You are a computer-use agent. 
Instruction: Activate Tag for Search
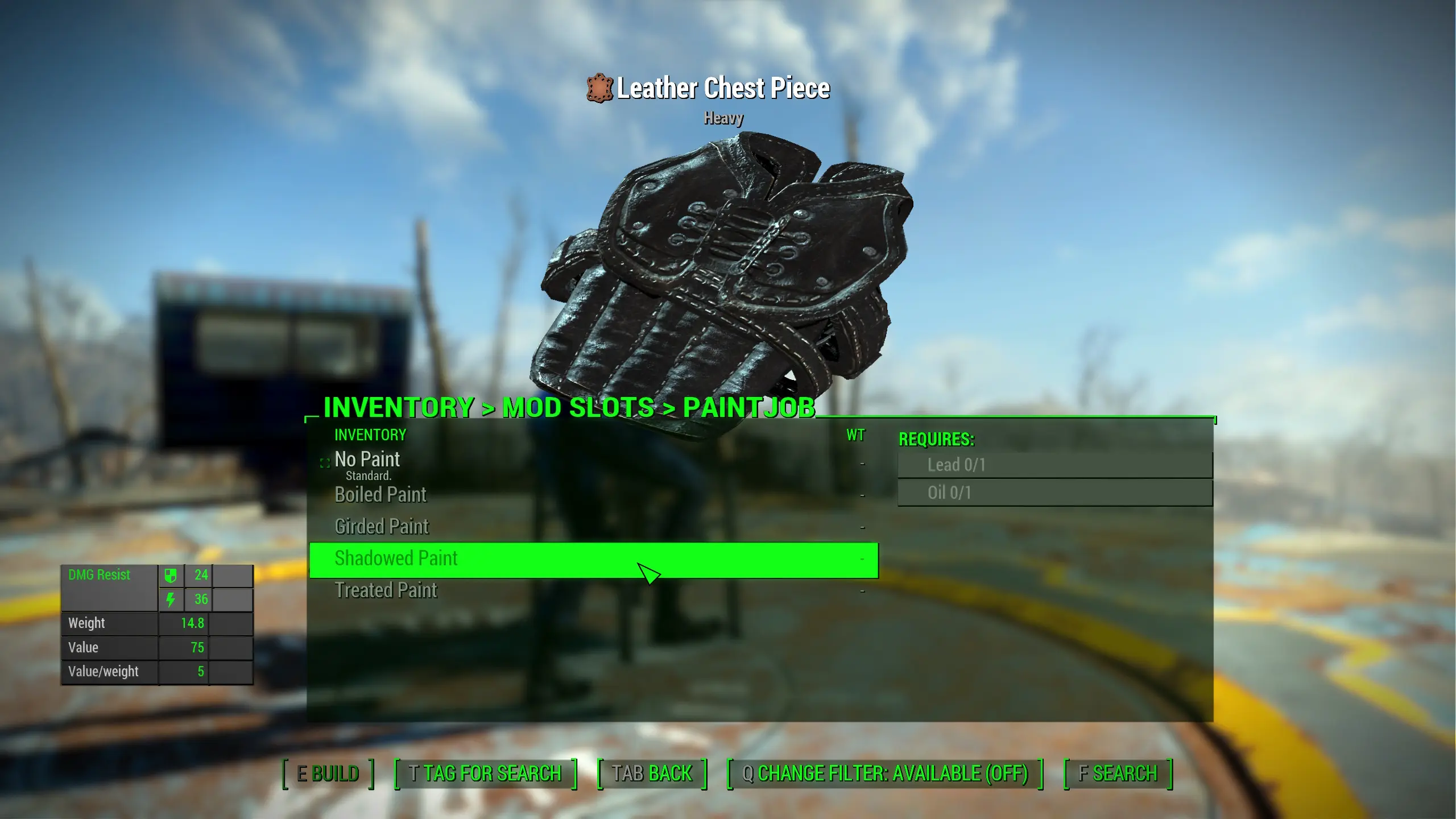485,774
